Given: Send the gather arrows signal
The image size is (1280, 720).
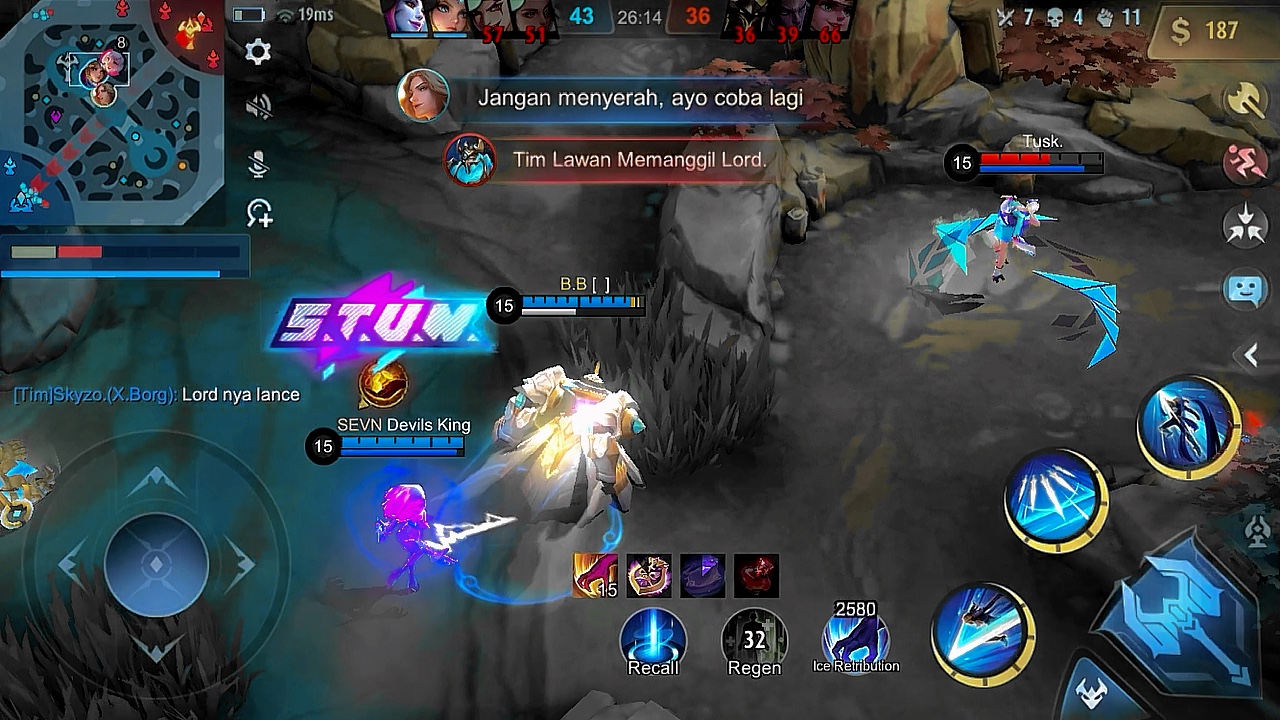Looking at the screenshot, I should (1245, 226).
